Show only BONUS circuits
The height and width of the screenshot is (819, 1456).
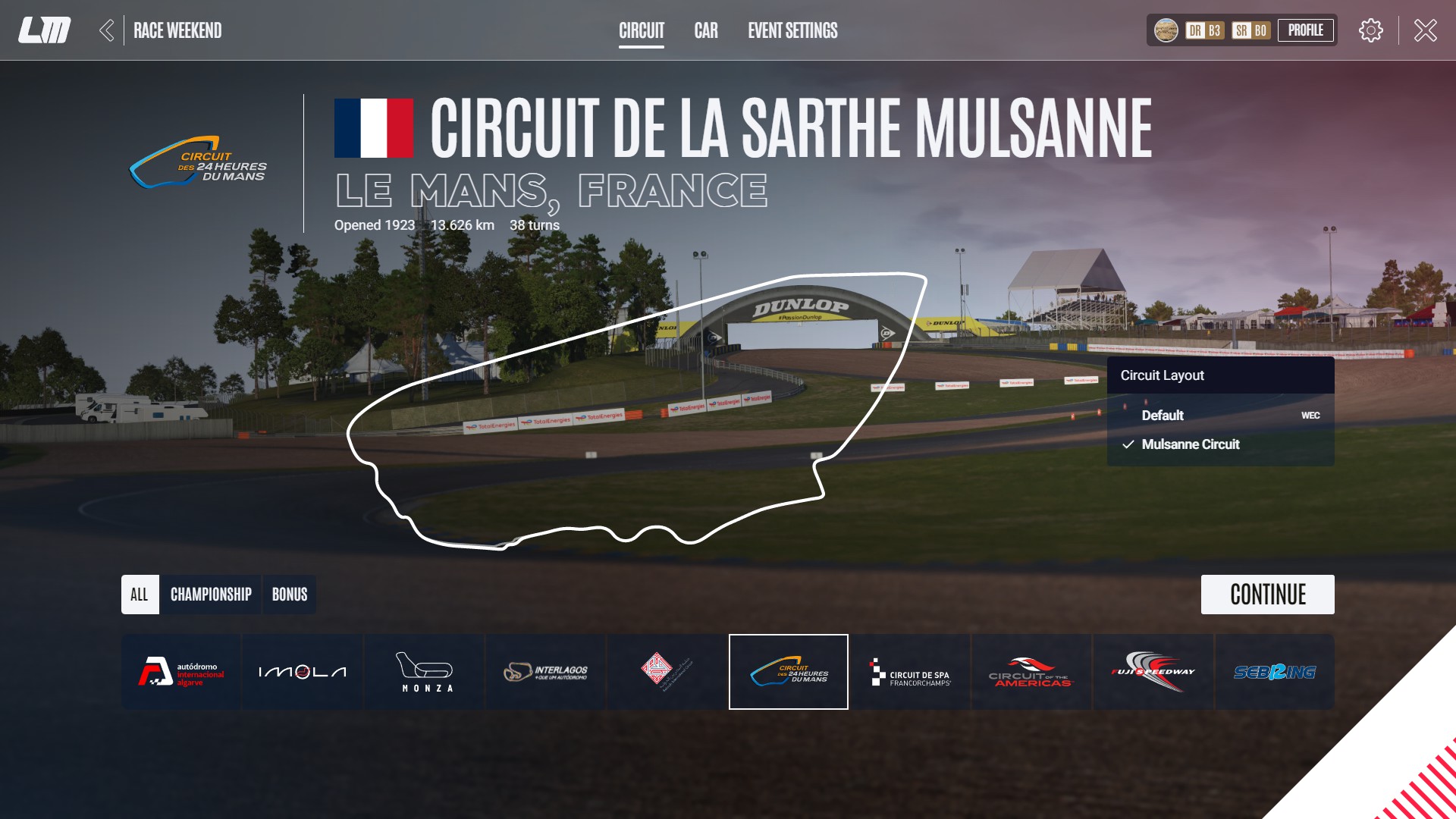289,595
